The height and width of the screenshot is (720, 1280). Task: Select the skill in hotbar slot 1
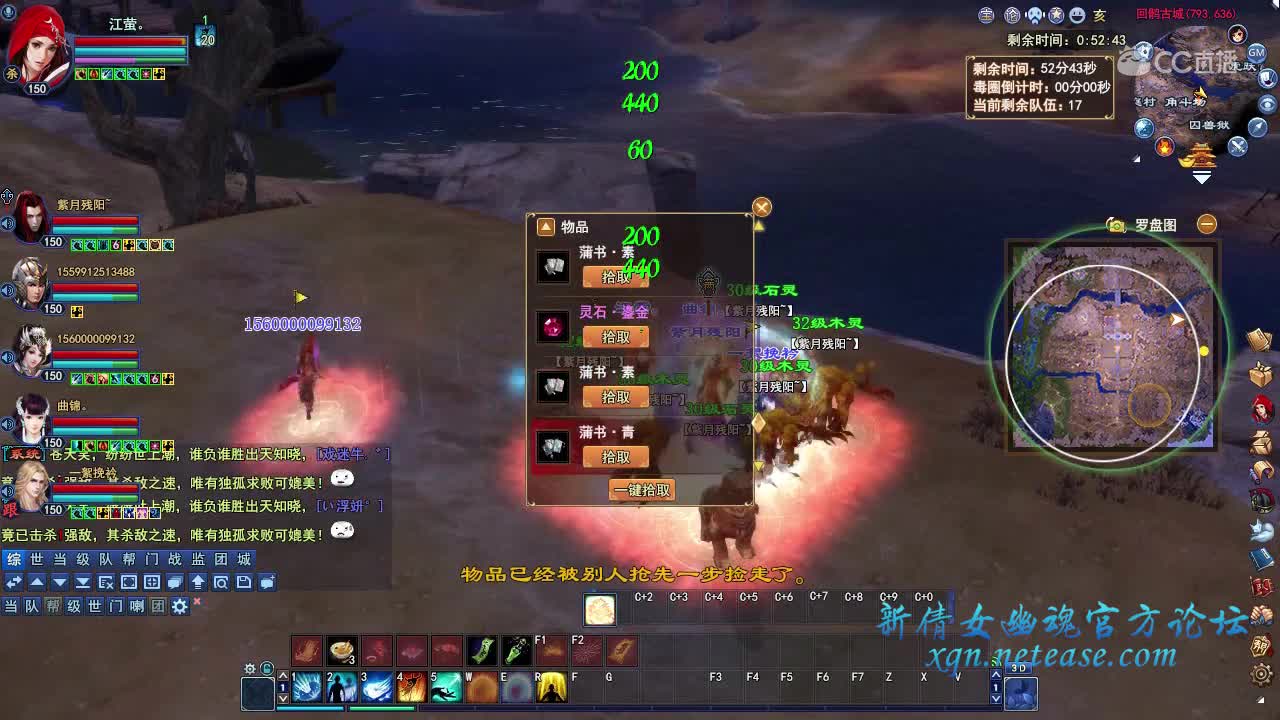point(306,687)
